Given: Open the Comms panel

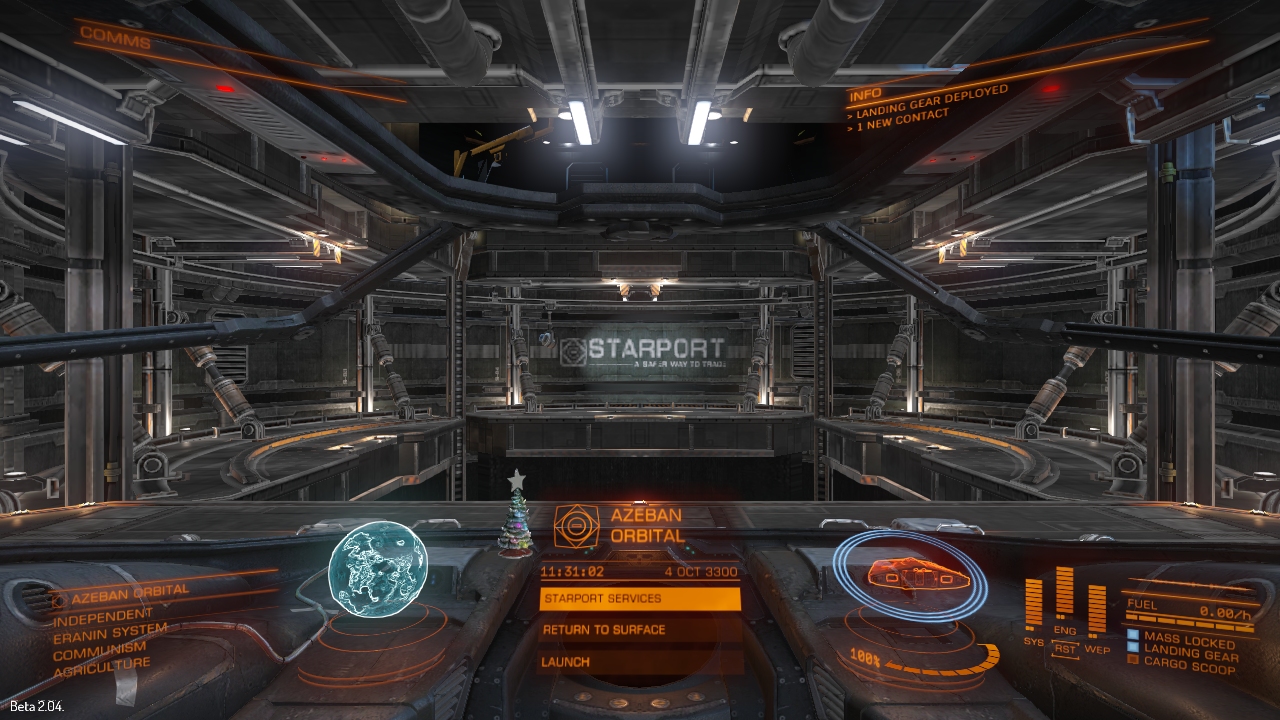Looking at the screenshot, I should click(x=115, y=40).
